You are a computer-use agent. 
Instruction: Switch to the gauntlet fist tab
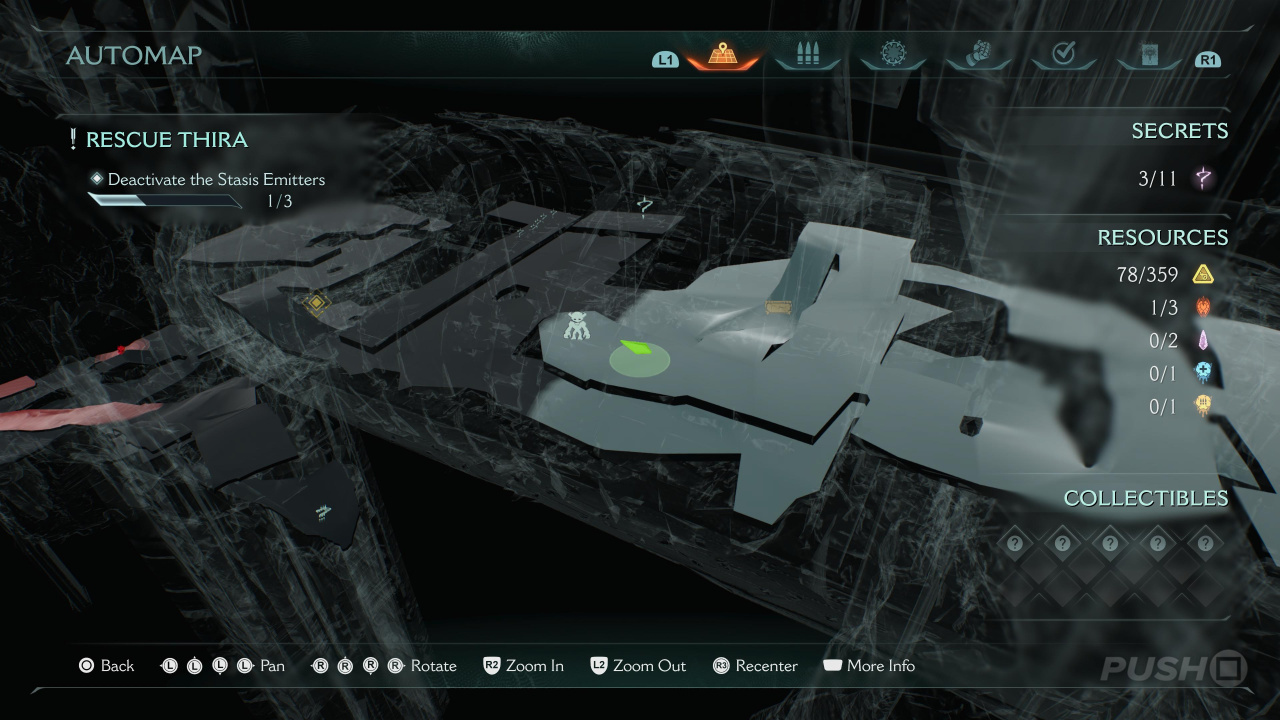point(978,54)
